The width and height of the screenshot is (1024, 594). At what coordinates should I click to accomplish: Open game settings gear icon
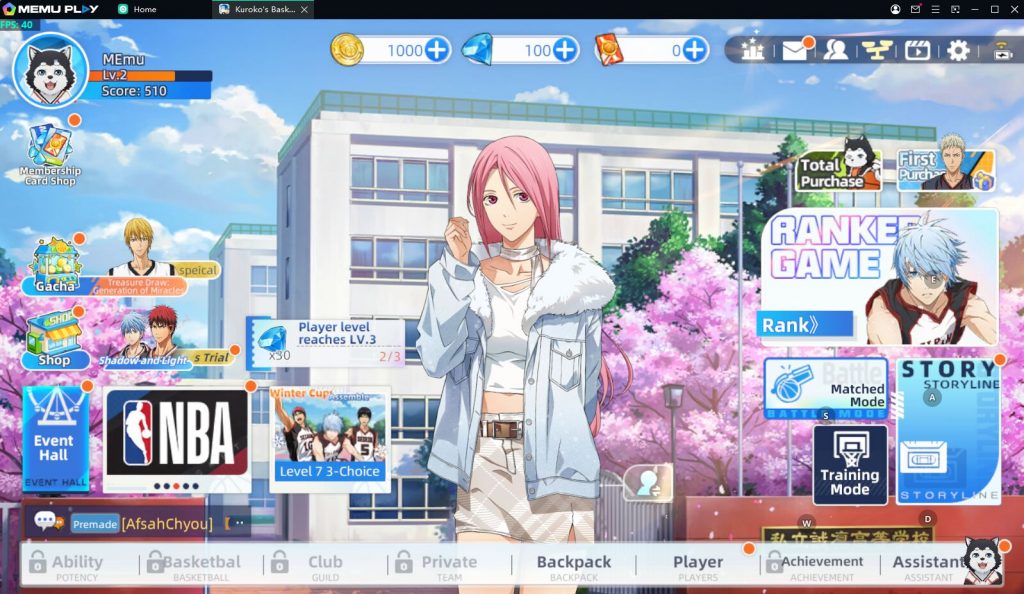coord(958,51)
